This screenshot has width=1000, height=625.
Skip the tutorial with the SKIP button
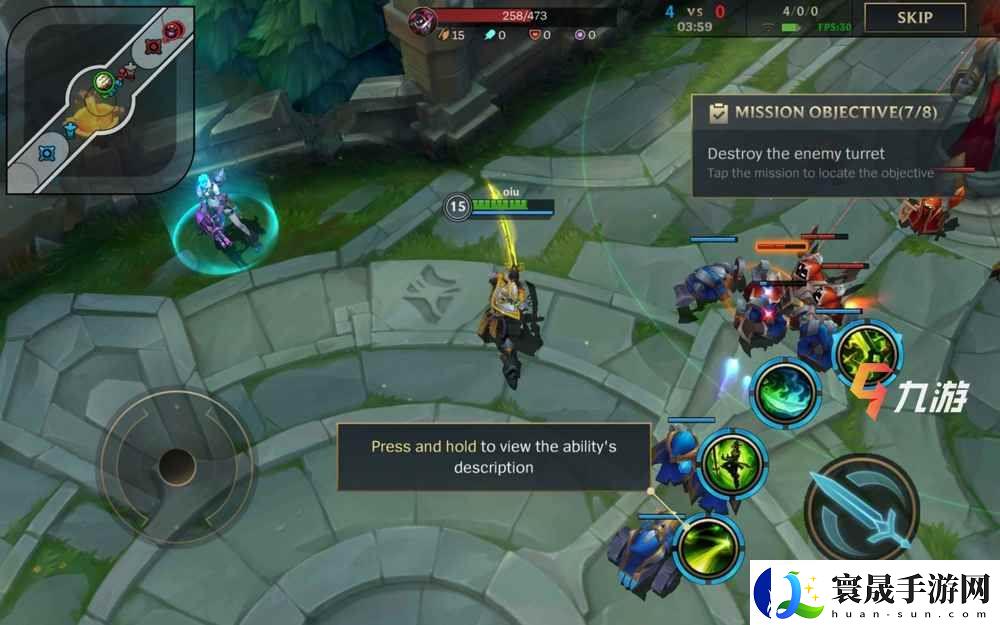(914, 17)
